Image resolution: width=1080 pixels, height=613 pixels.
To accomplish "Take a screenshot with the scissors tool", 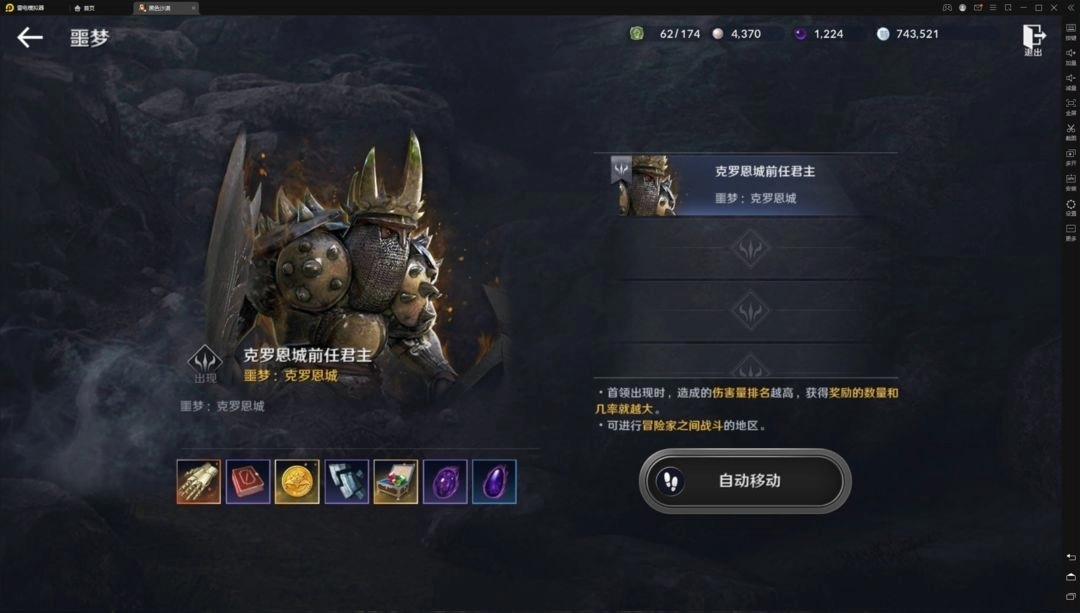I will pos(1071,130).
